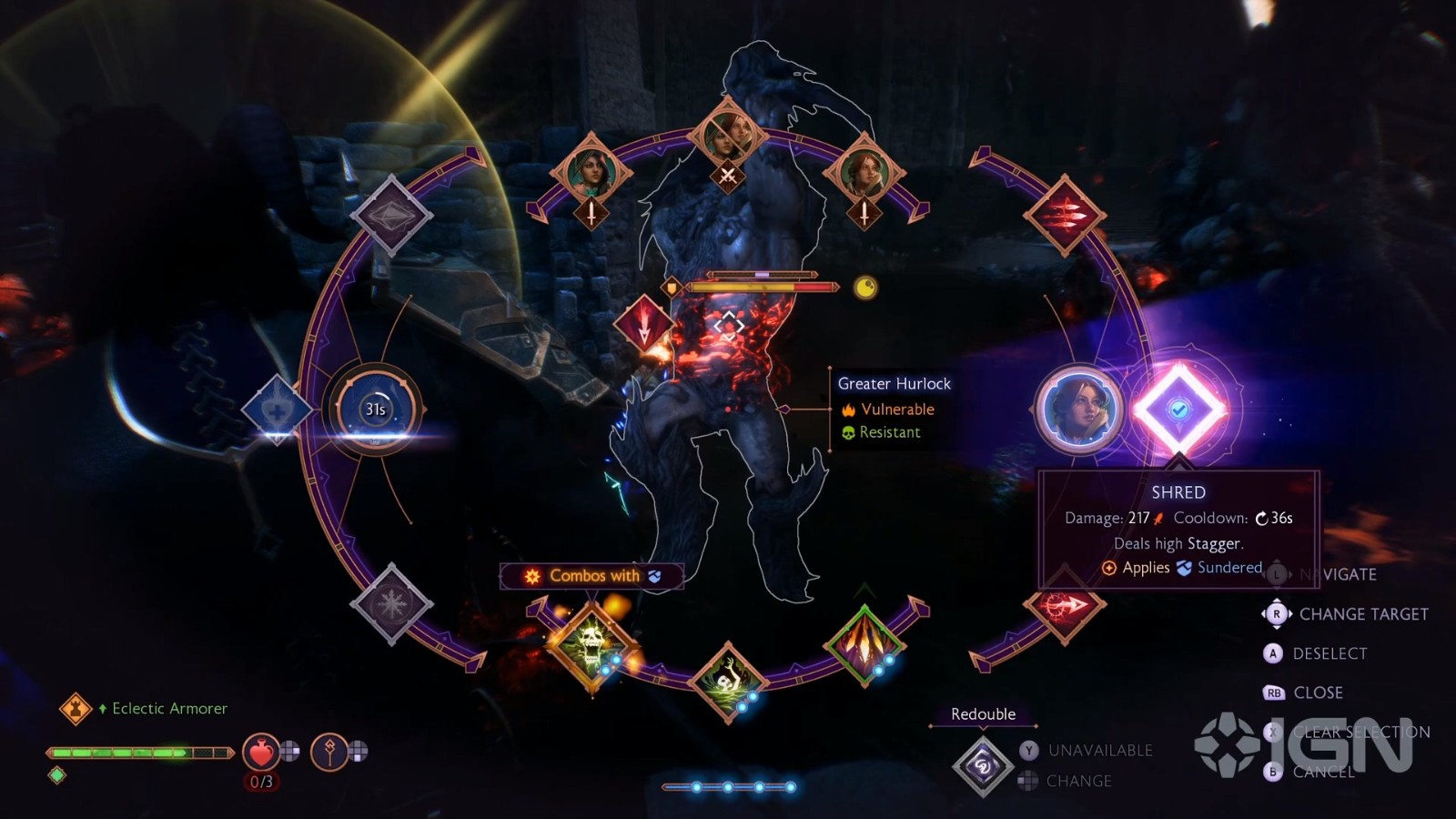Screen dimensions: 1456x819
Task: Use the red health potion
Action: point(261,753)
